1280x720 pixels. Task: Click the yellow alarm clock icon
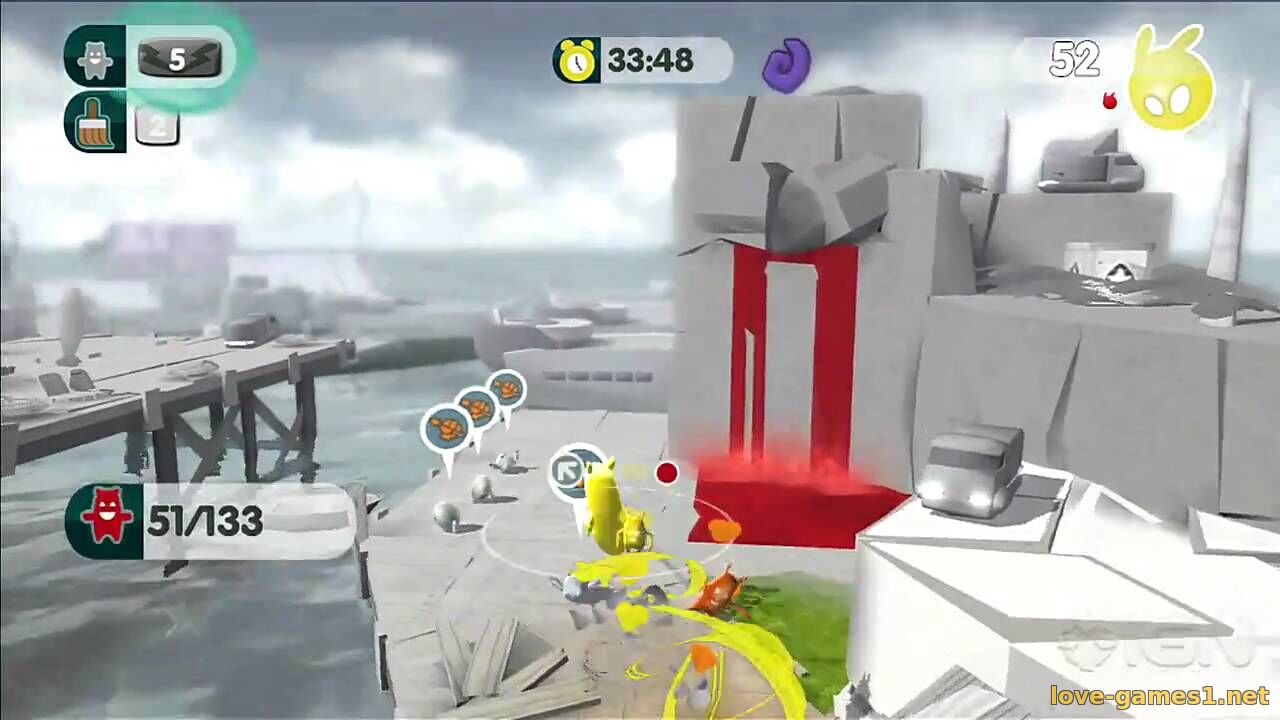pos(577,61)
